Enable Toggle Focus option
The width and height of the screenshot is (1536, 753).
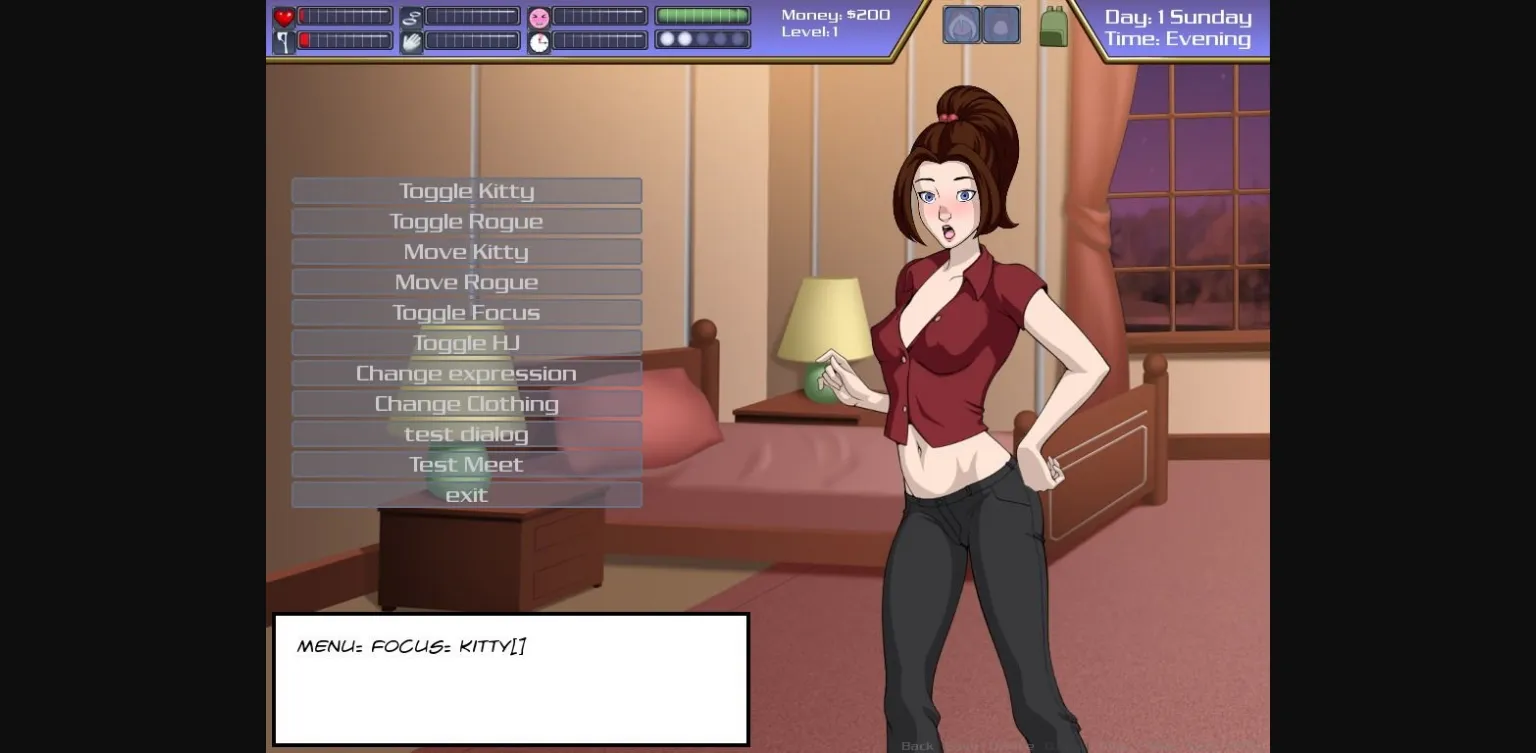(x=466, y=312)
